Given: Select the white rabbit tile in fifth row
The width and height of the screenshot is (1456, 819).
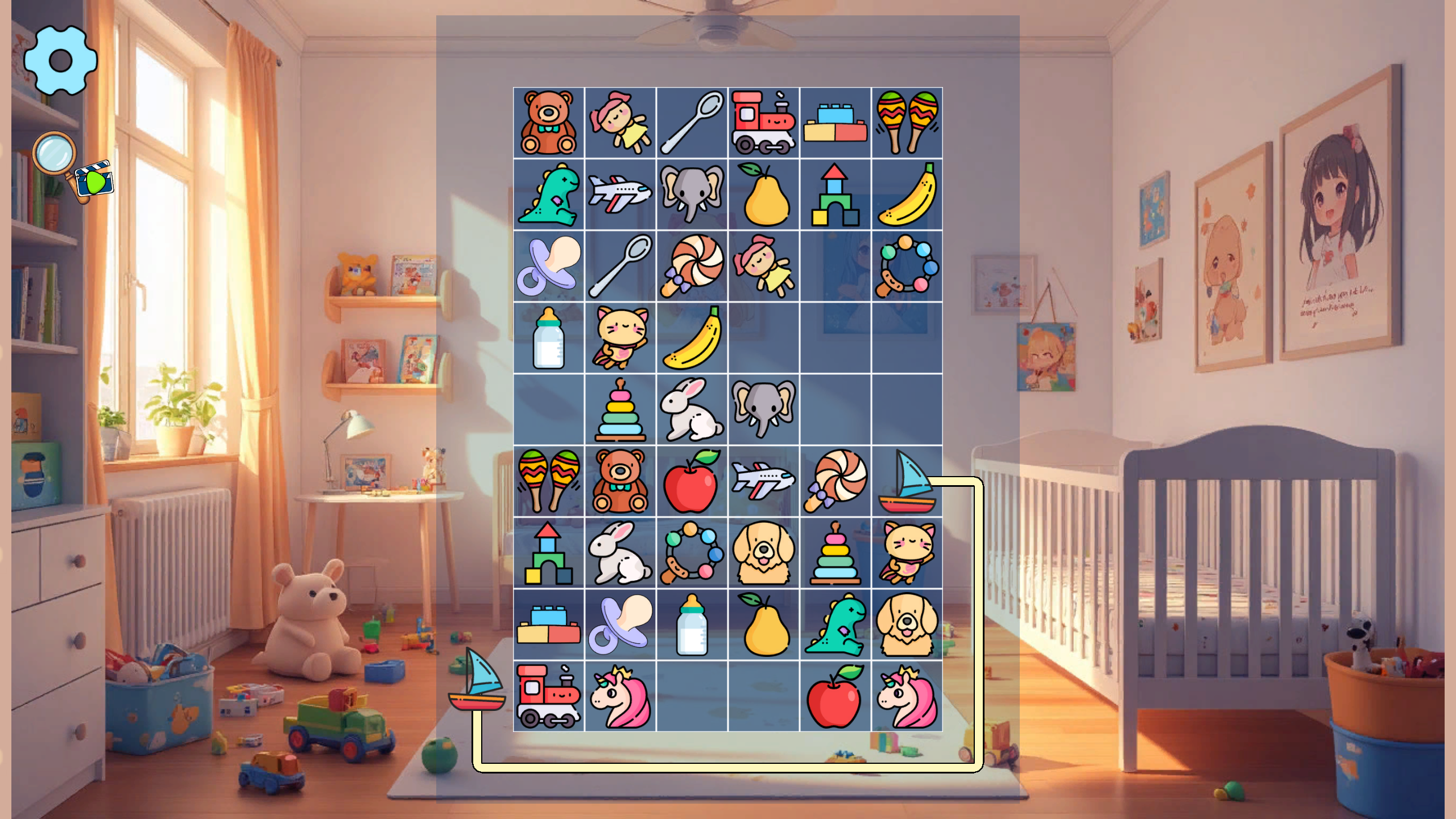Looking at the screenshot, I should click(x=691, y=409).
